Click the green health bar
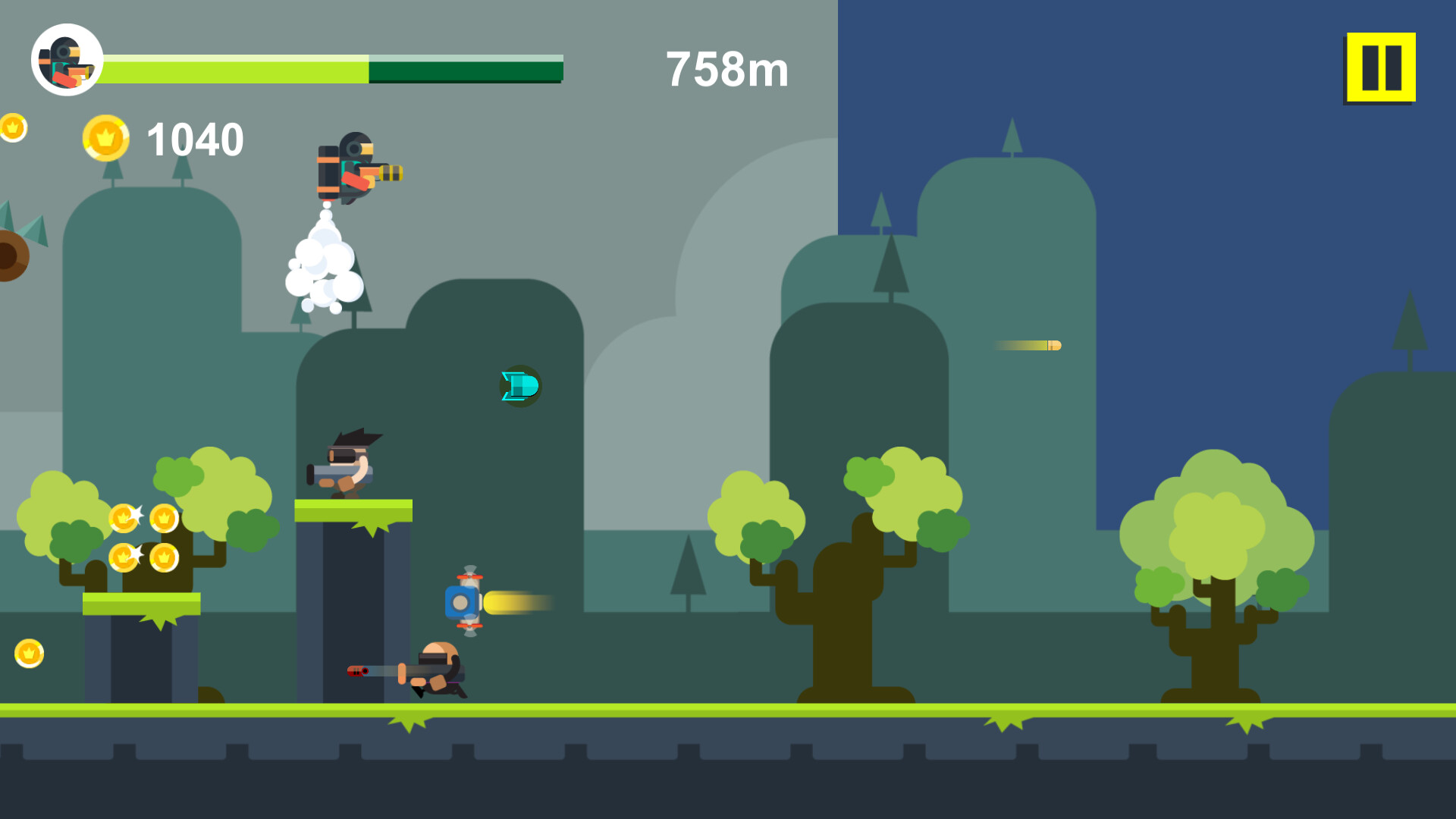The image size is (1456, 819). [235, 68]
